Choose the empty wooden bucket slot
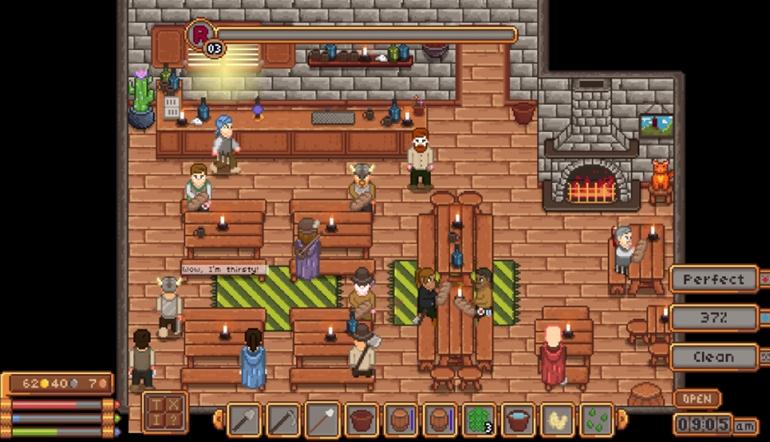Image resolution: width=770 pixels, height=442 pixels. (362, 419)
